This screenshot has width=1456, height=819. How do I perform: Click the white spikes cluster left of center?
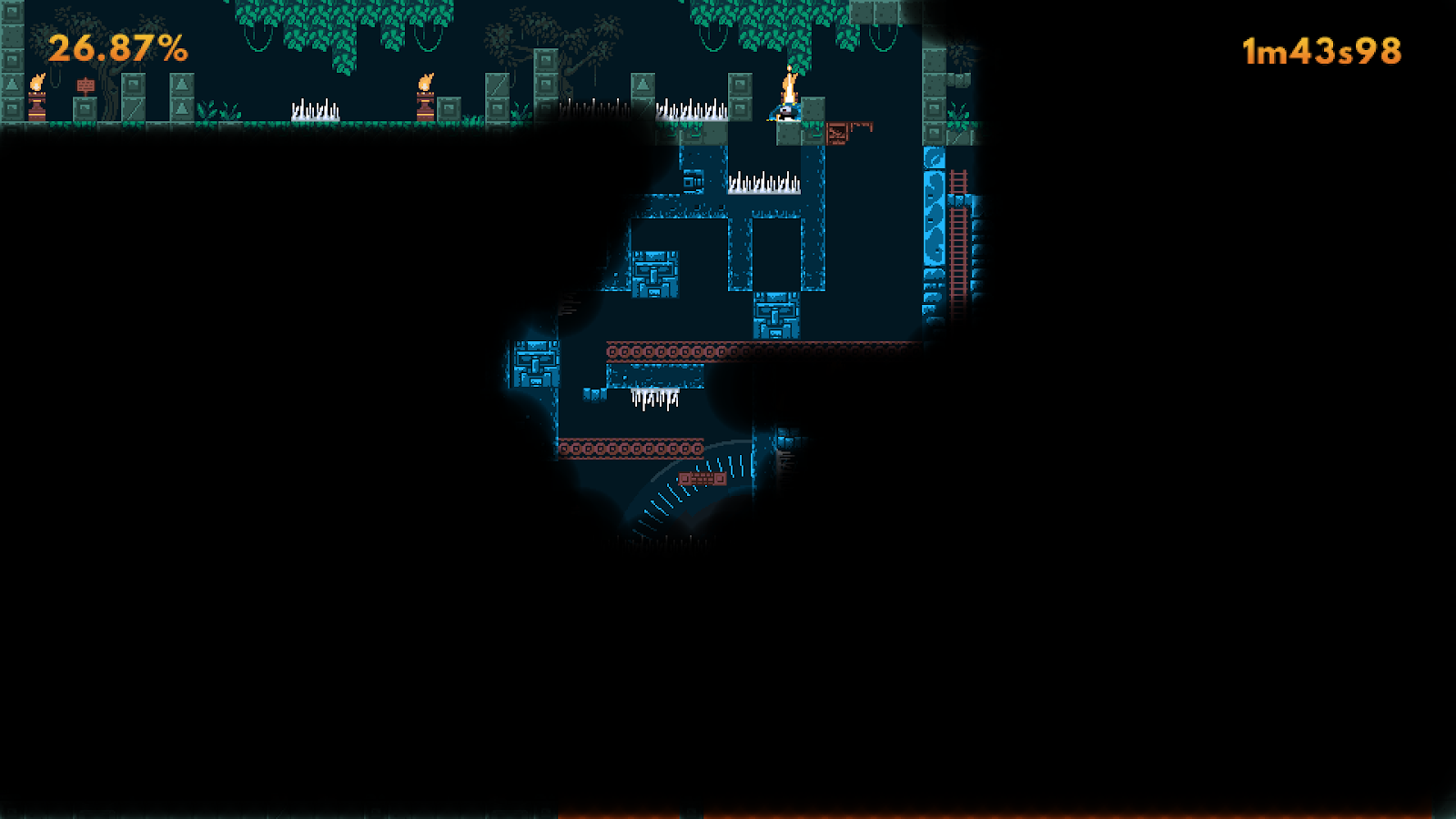click(314, 109)
